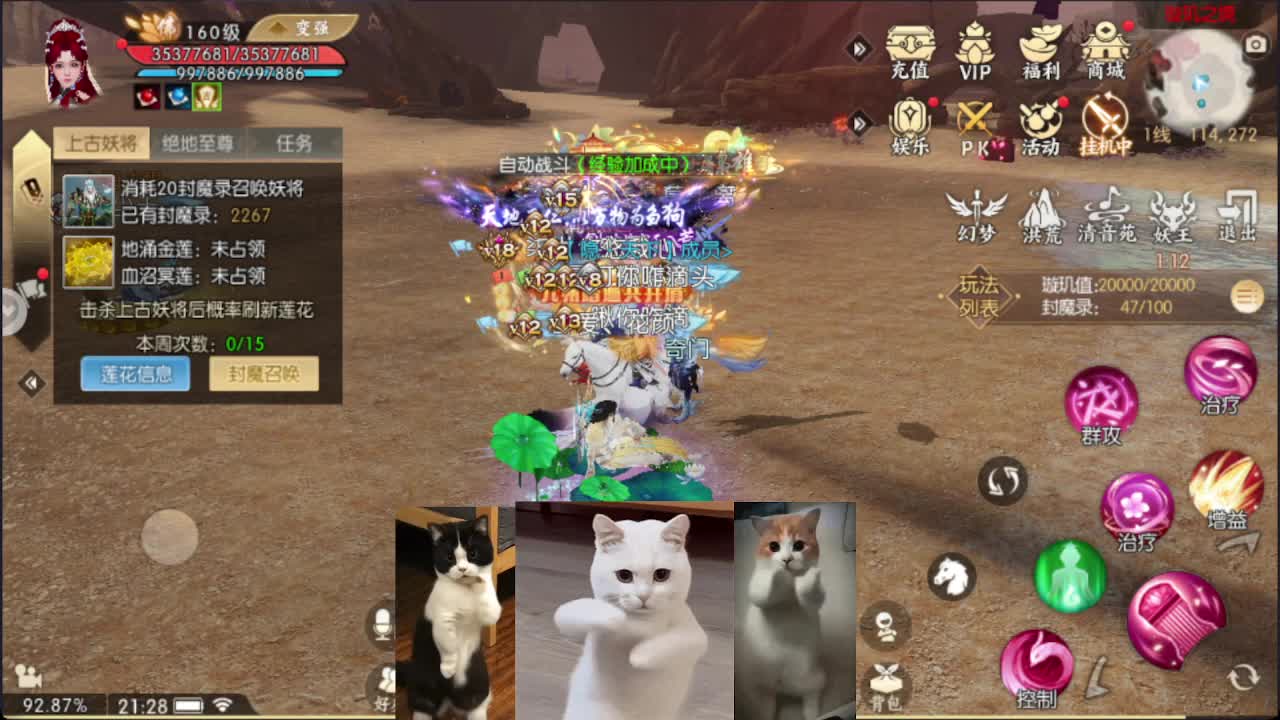Image resolution: width=1280 pixels, height=720 pixels.
Task: Switch to the 绝地至尊 tab
Action: click(198, 143)
